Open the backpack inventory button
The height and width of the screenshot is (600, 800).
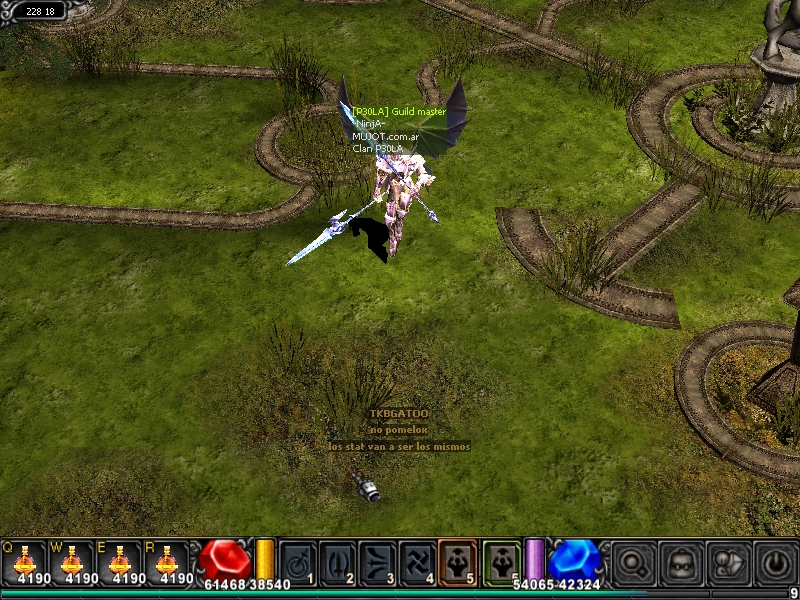tap(680, 562)
